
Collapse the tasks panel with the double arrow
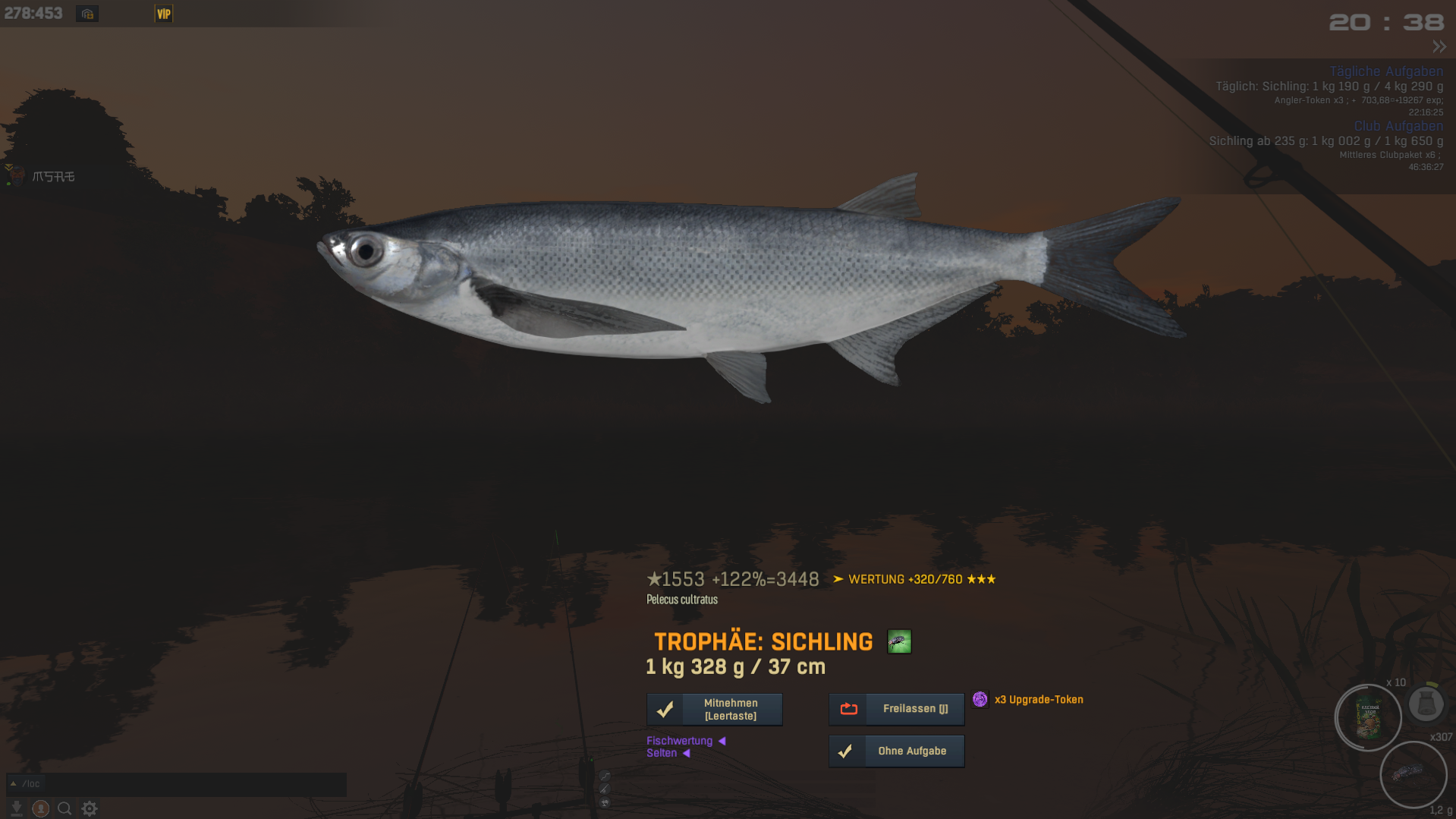(1439, 46)
